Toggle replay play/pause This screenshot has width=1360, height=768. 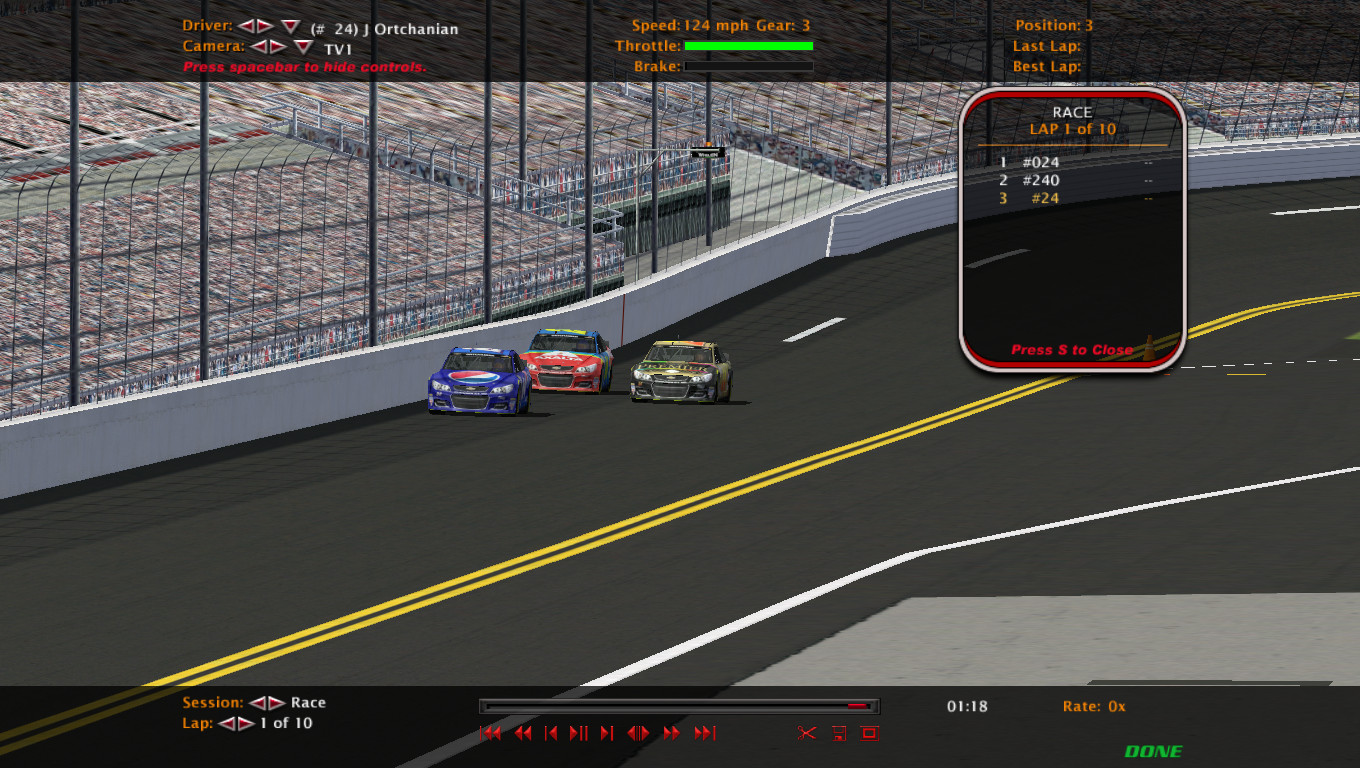tap(578, 733)
